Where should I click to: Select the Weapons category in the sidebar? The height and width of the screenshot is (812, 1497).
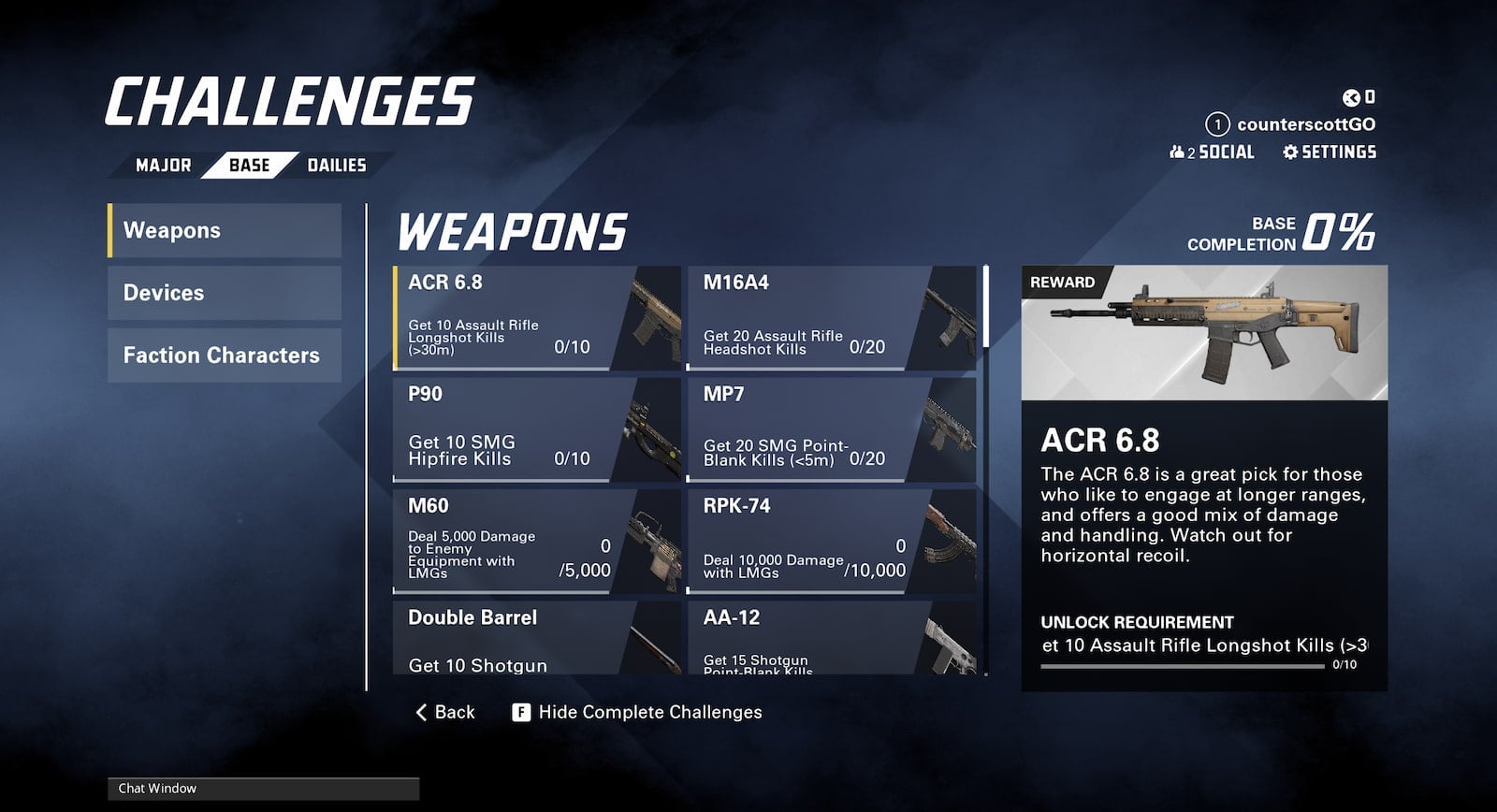225,230
